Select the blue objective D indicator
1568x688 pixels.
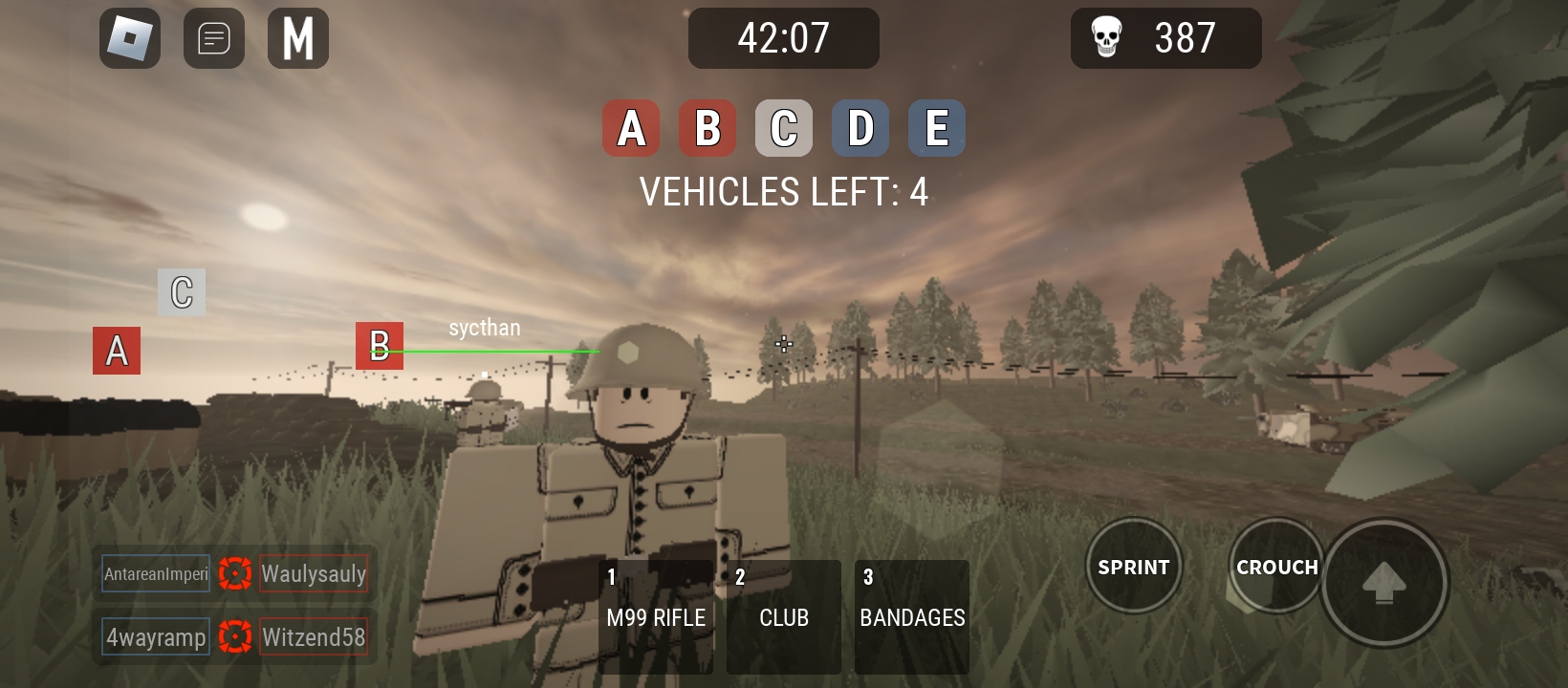pyautogui.click(x=860, y=128)
